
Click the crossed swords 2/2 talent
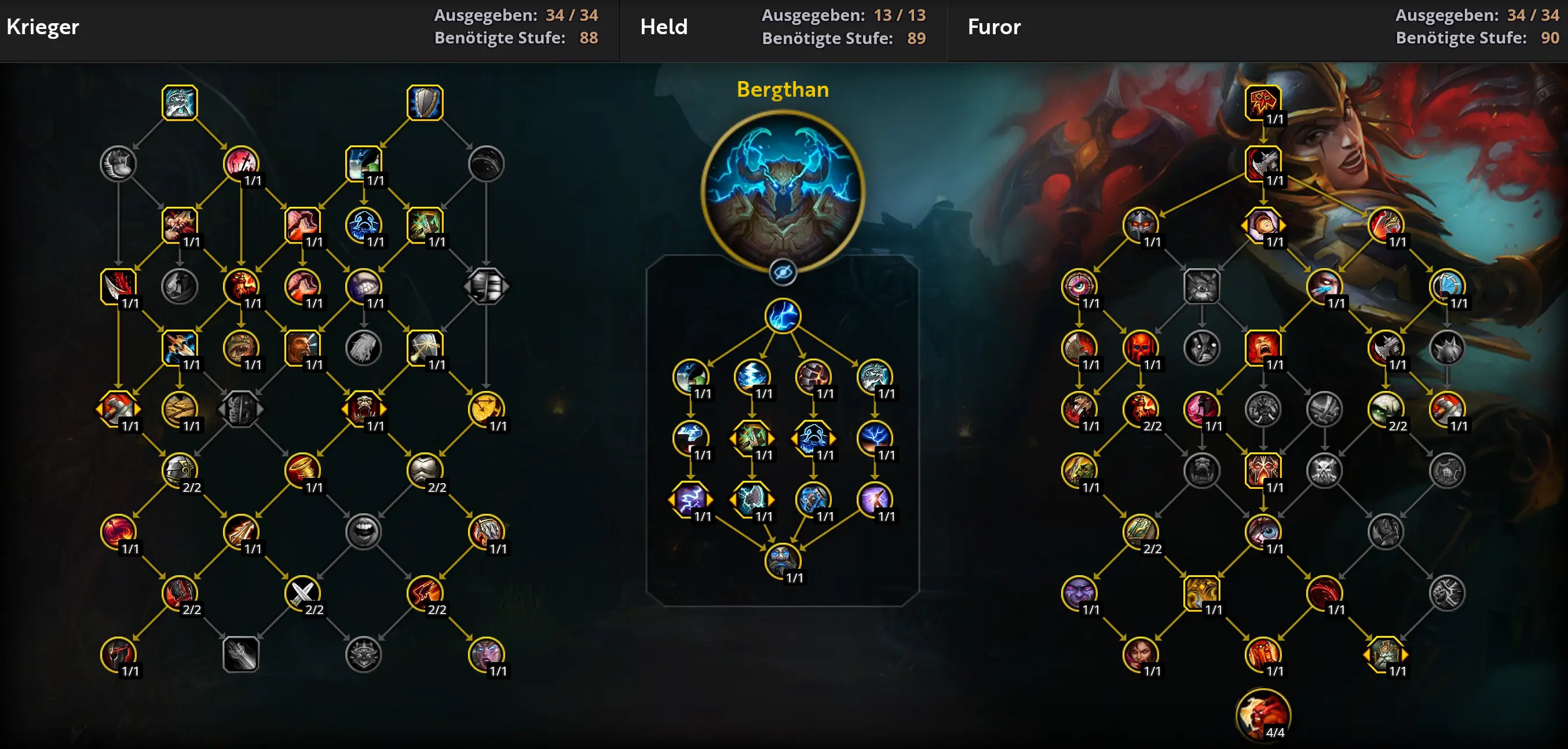tap(302, 593)
